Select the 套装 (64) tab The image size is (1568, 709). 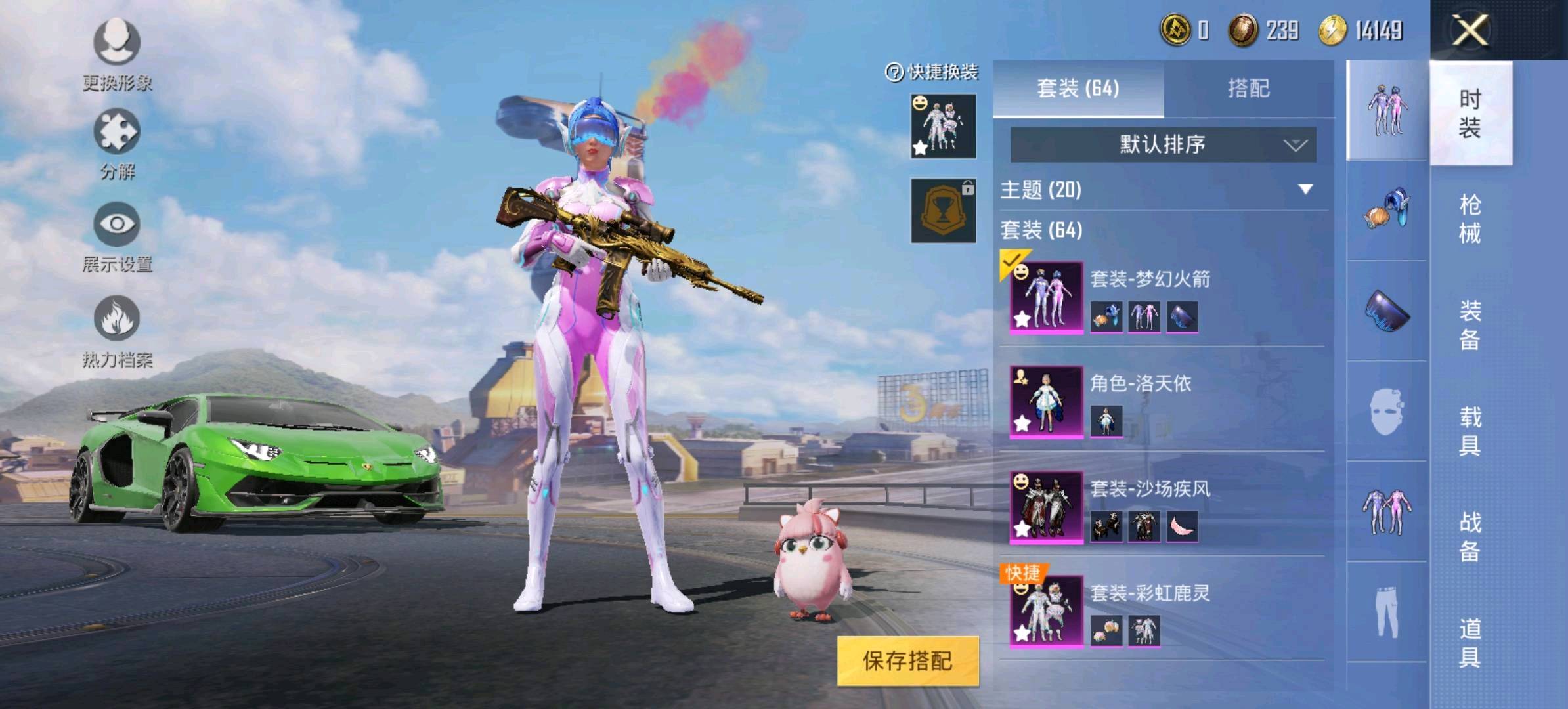coord(1078,89)
